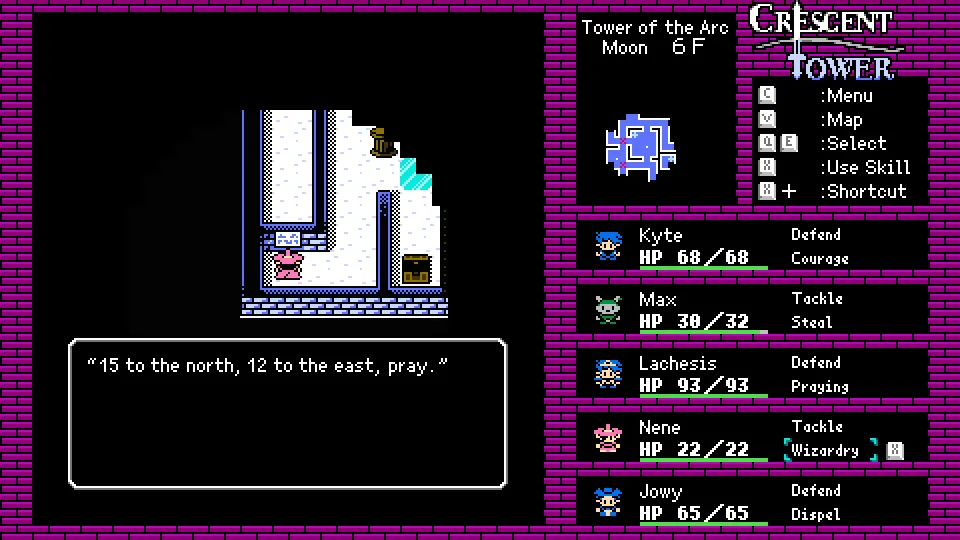Choose Jowy's Dispel skill
This screenshot has width=960, height=540.
815,515
